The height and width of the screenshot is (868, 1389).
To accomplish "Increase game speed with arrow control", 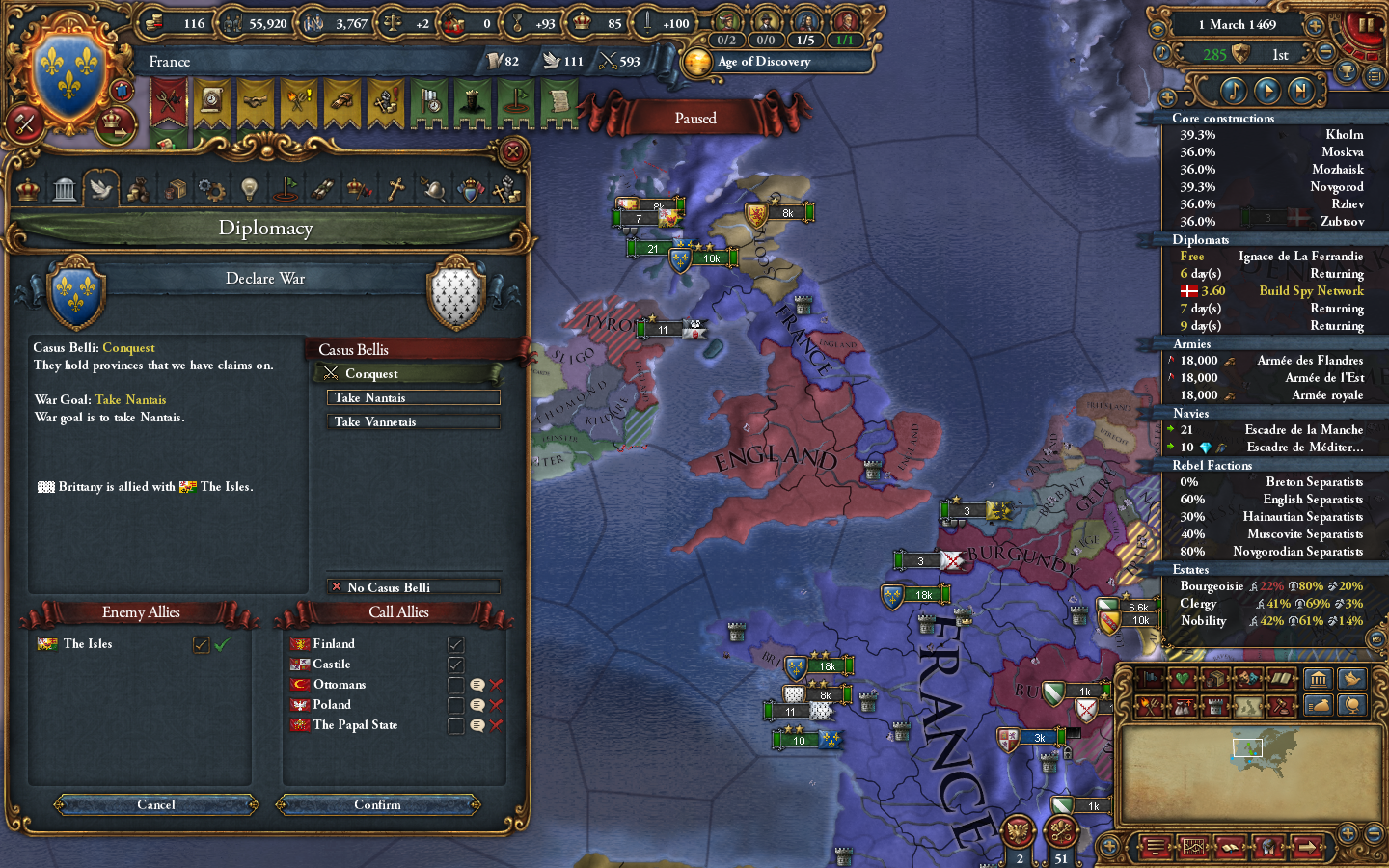I will (x=1315, y=26).
